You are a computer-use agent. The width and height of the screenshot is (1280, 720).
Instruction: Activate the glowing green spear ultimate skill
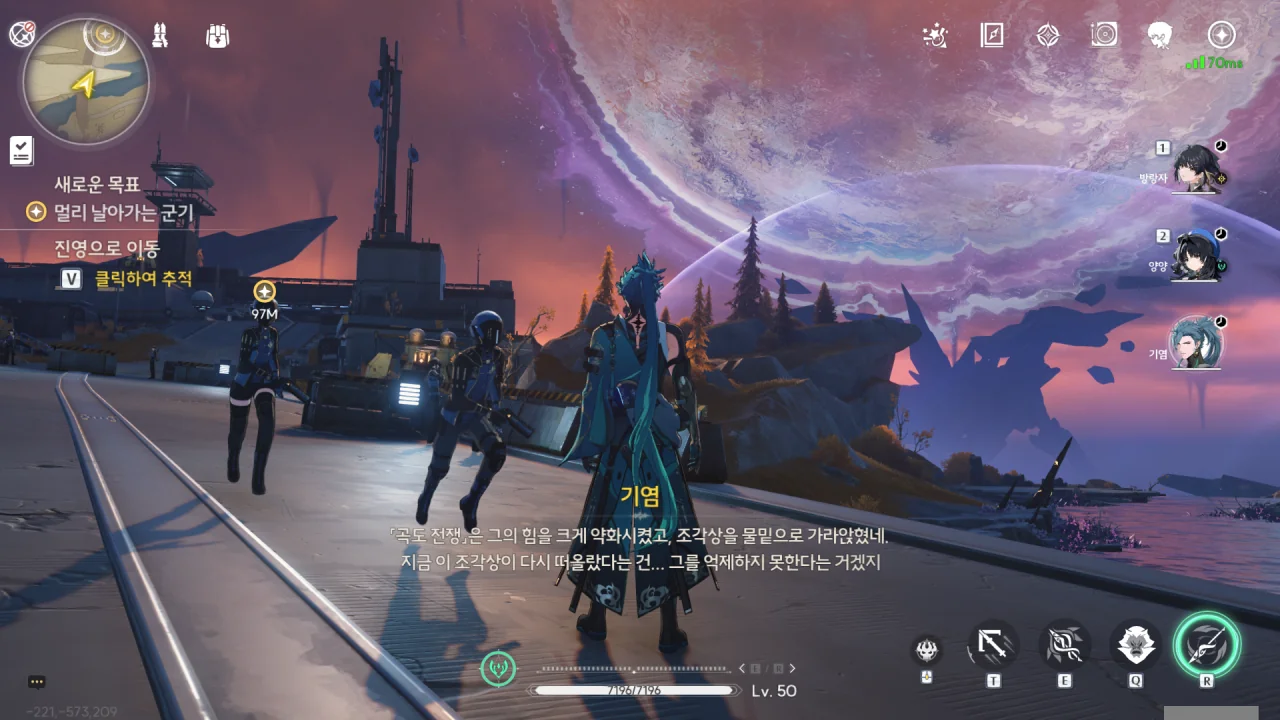[1206, 645]
